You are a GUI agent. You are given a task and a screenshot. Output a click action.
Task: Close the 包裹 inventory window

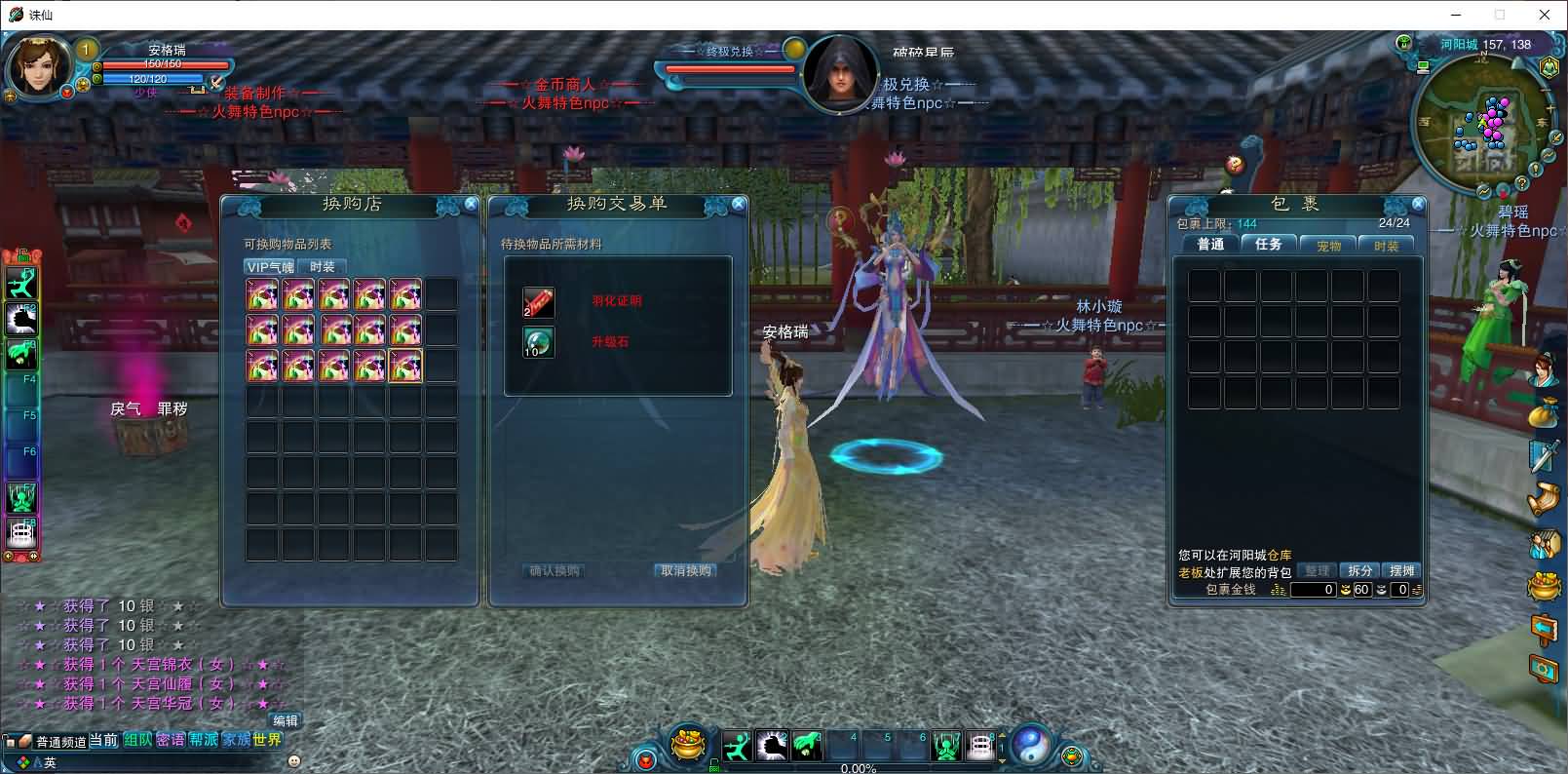[1418, 204]
